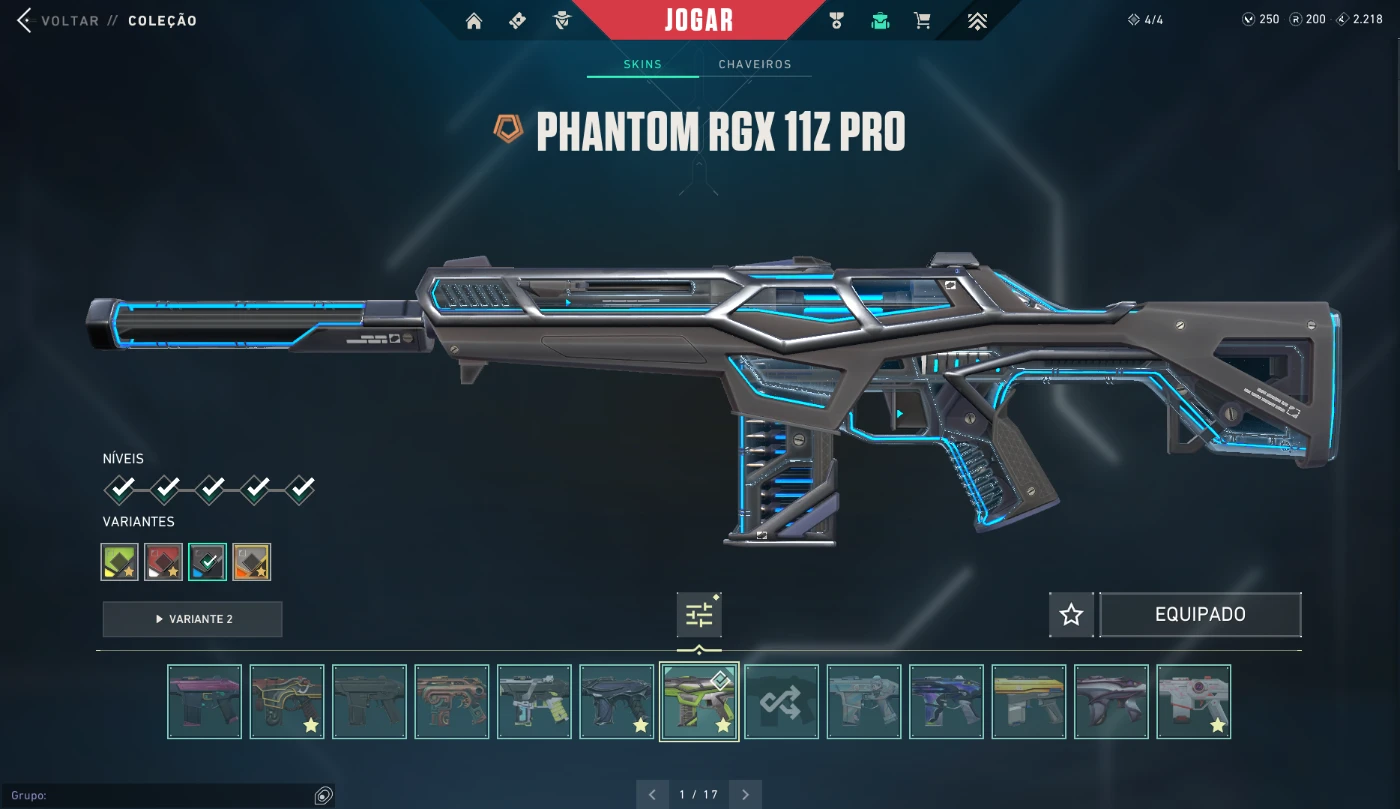Viewport: 1400px width, 809px height.
Task: Go to the next skin page
Action: tap(746, 795)
